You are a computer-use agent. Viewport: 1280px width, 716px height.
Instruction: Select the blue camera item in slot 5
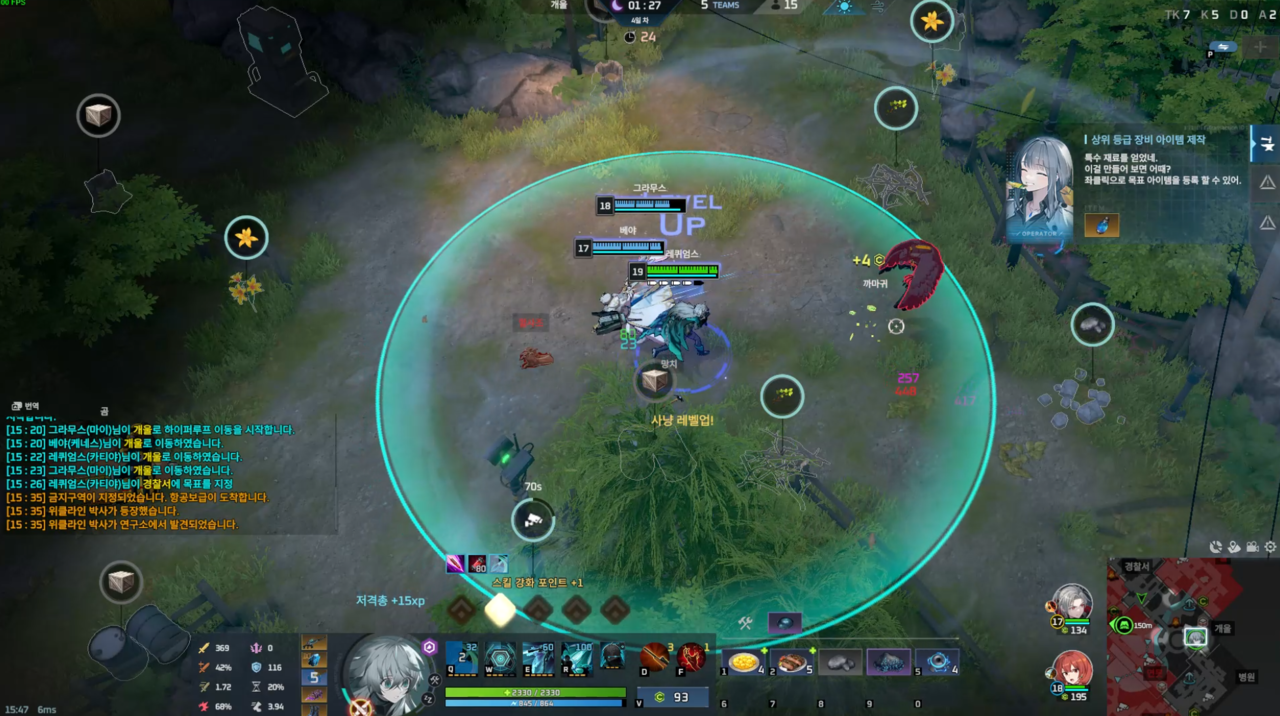pyautogui.click(x=937, y=662)
